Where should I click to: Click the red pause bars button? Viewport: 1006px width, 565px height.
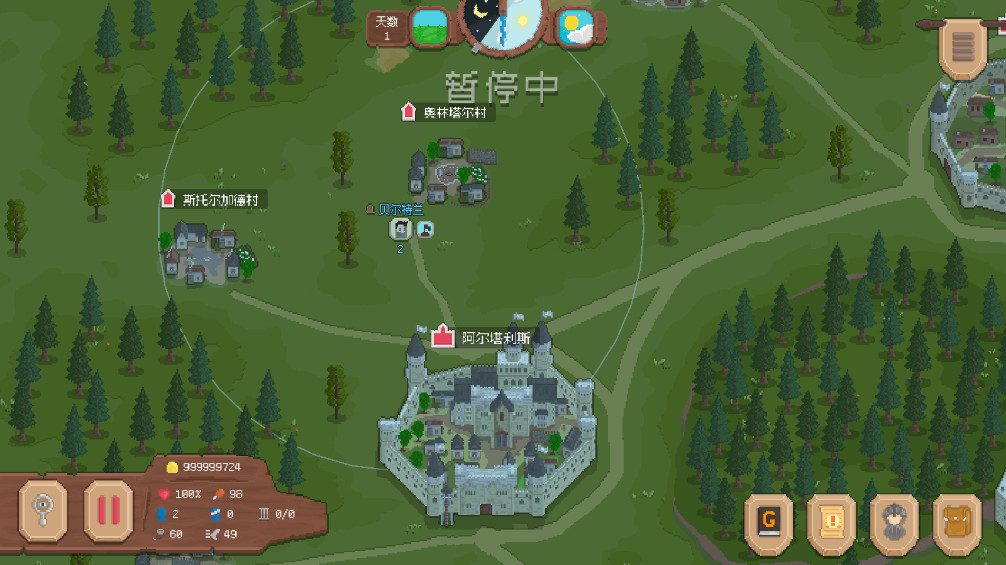pos(108,511)
